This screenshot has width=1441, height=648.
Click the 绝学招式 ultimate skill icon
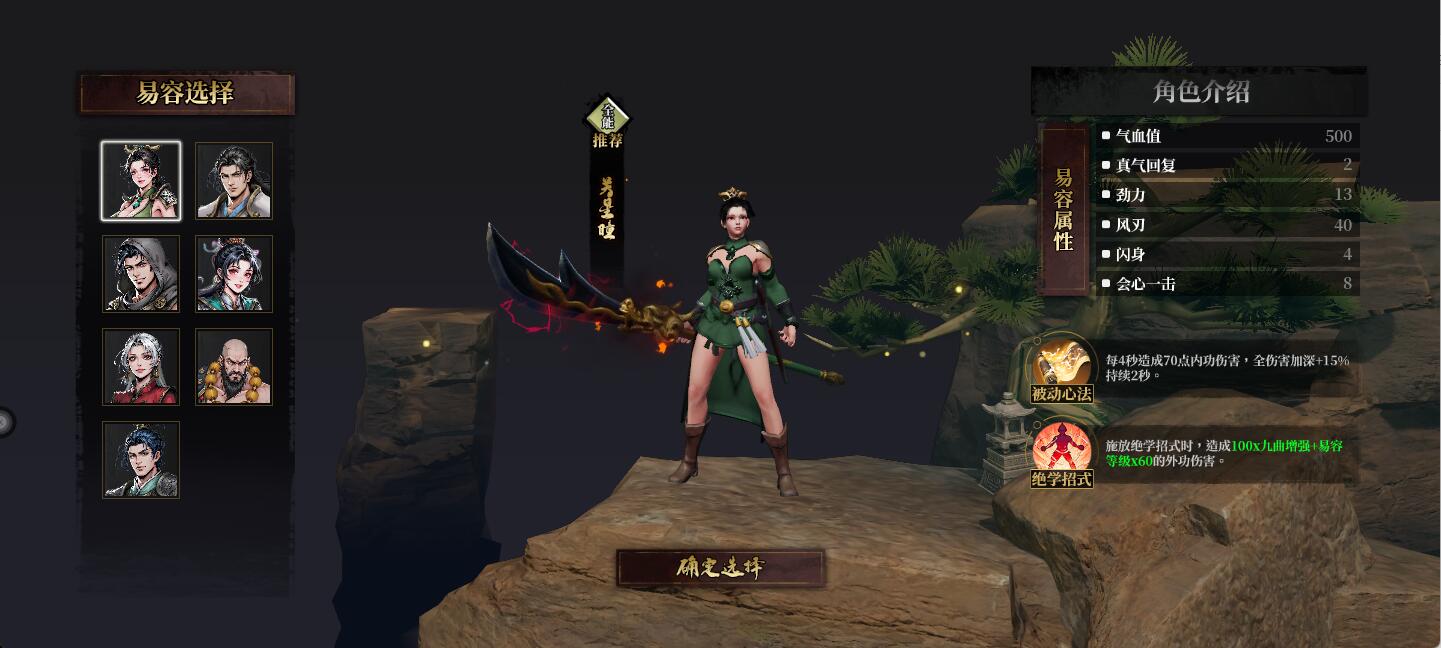click(x=1061, y=452)
